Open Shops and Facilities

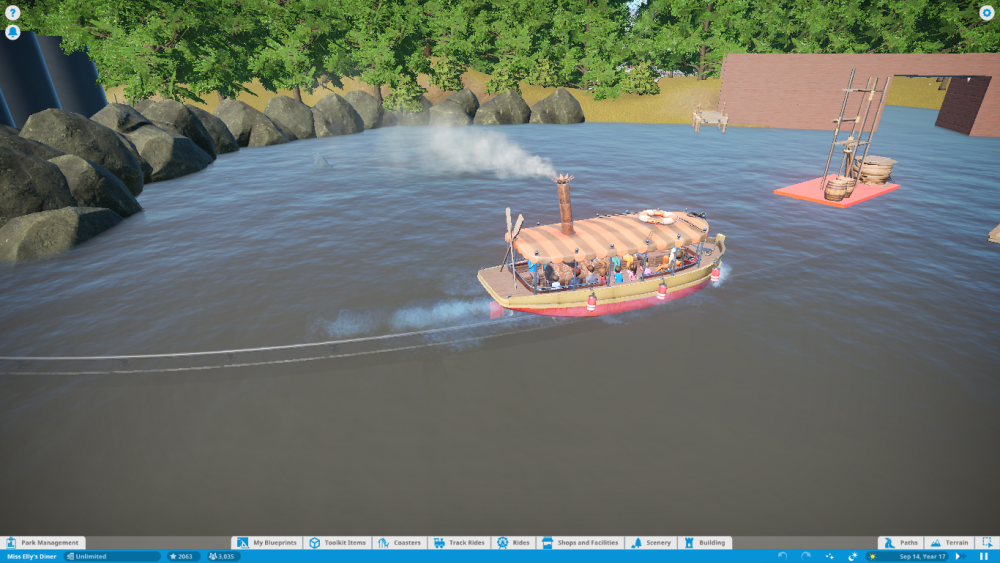point(580,543)
